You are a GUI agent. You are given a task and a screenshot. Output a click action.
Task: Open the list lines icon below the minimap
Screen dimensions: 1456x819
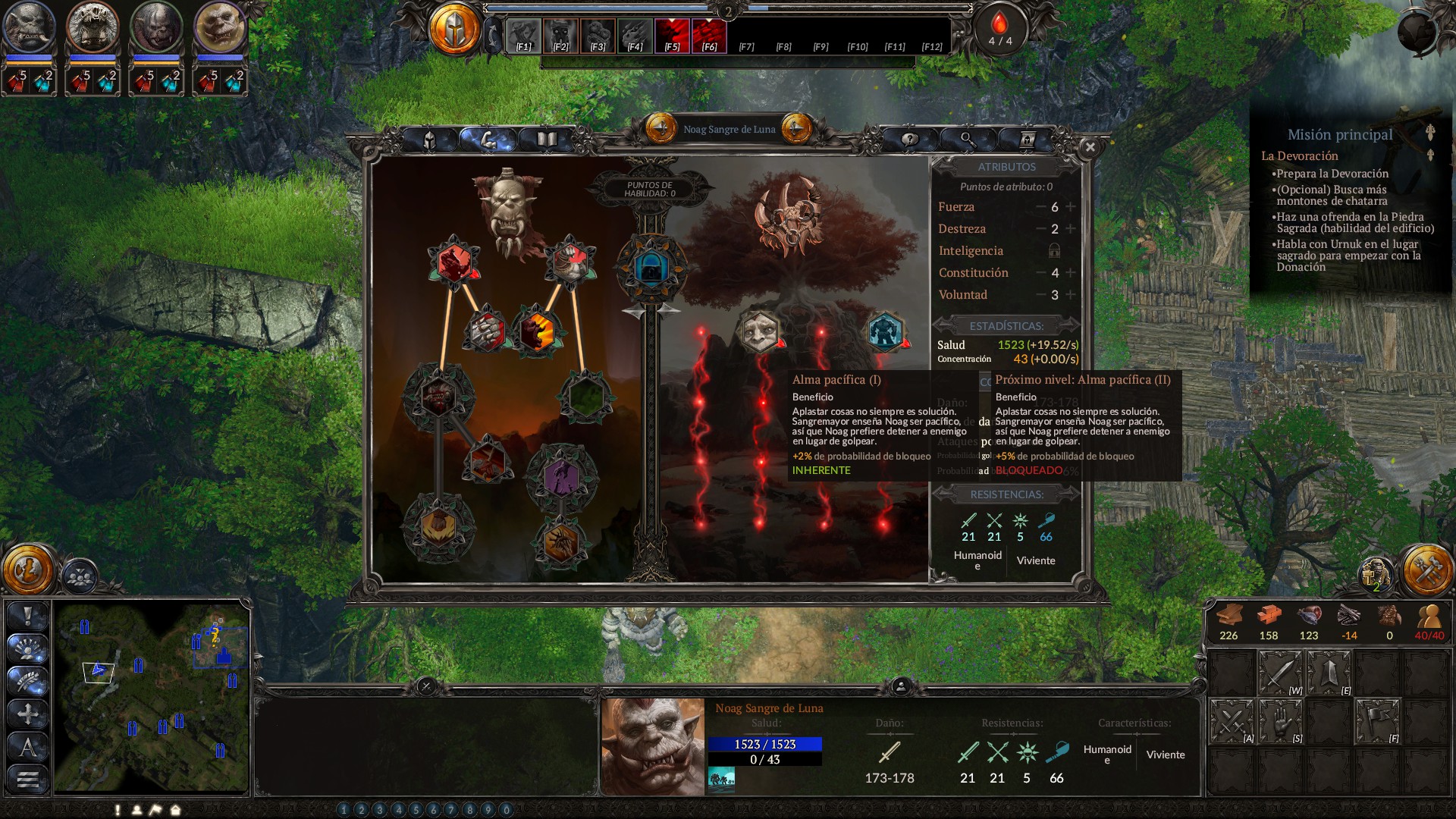27,777
